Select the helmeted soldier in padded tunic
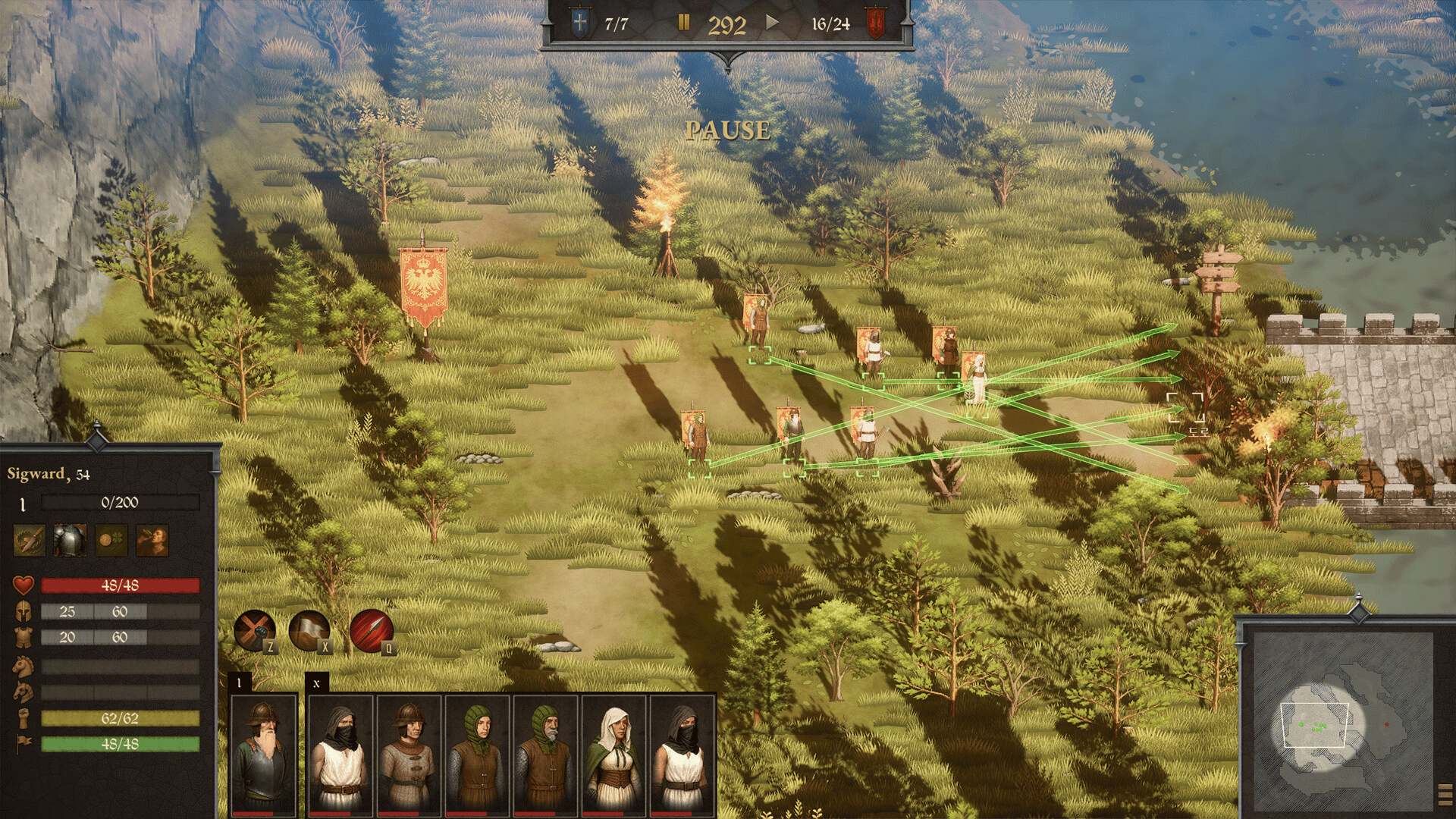The height and width of the screenshot is (819, 1456). tap(408, 753)
